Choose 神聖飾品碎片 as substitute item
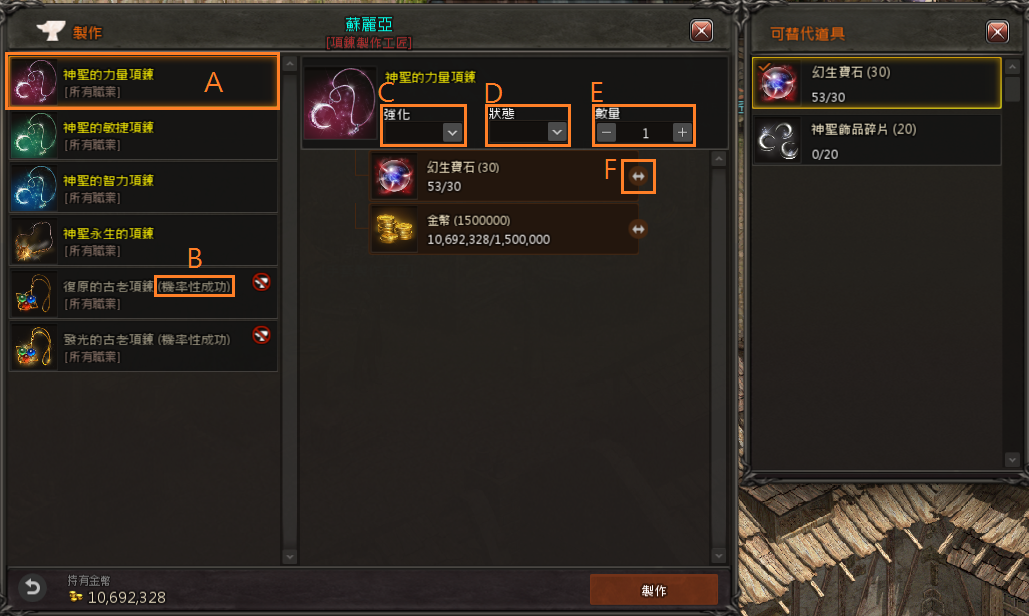 pyautogui.click(x=876, y=139)
